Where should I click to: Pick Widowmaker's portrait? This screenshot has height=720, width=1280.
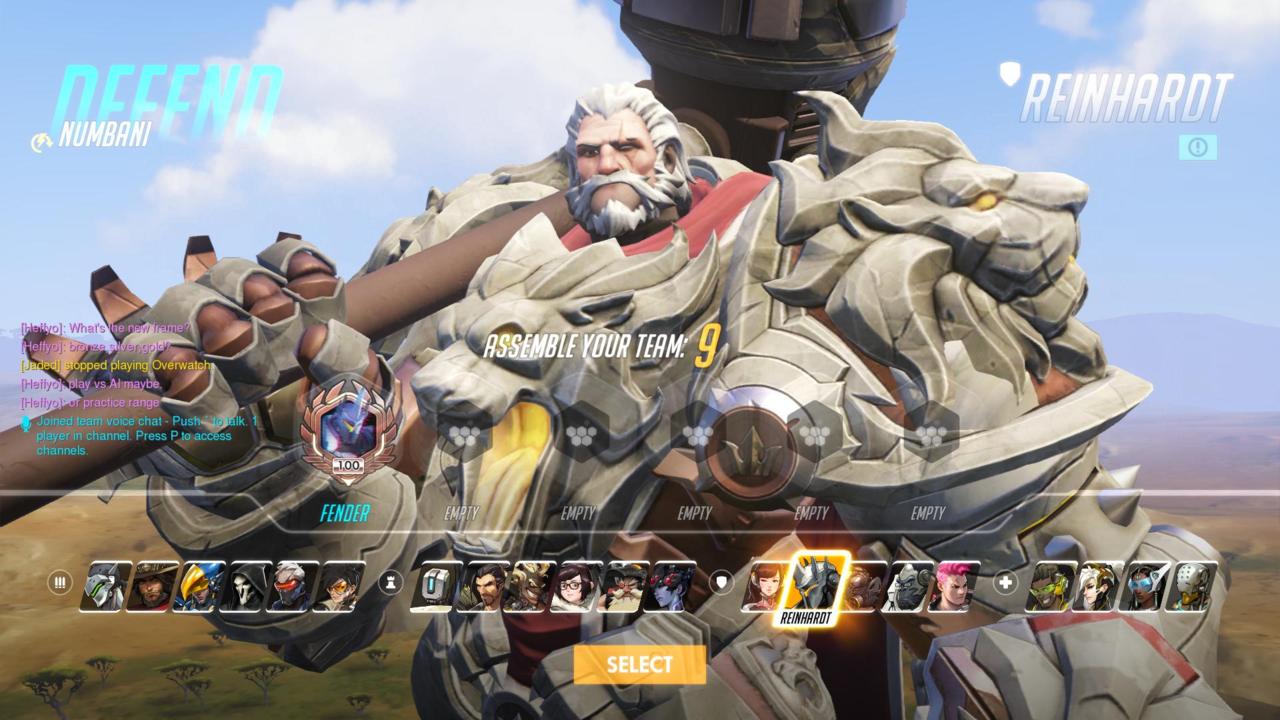669,587
